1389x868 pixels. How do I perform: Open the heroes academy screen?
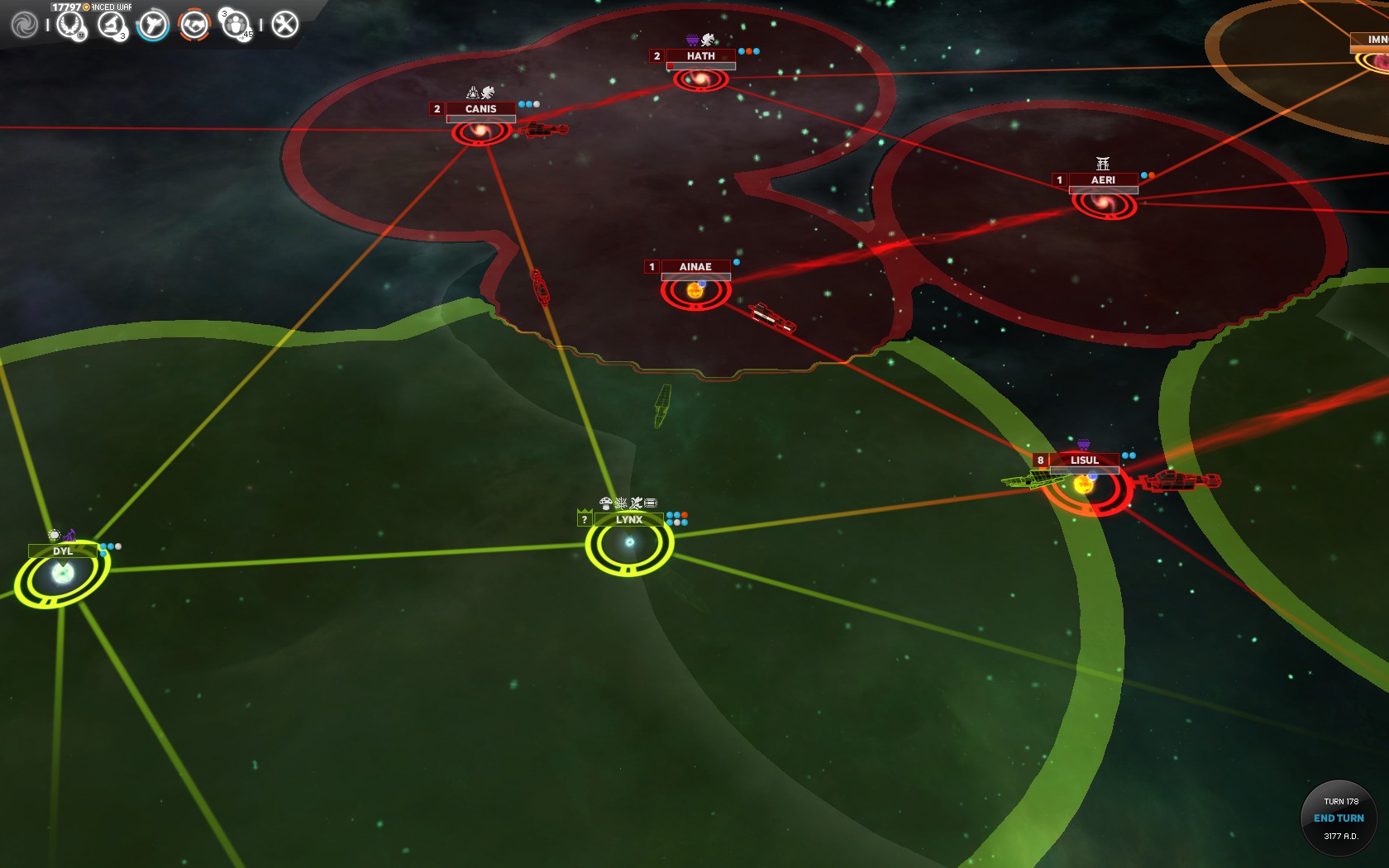click(236, 25)
